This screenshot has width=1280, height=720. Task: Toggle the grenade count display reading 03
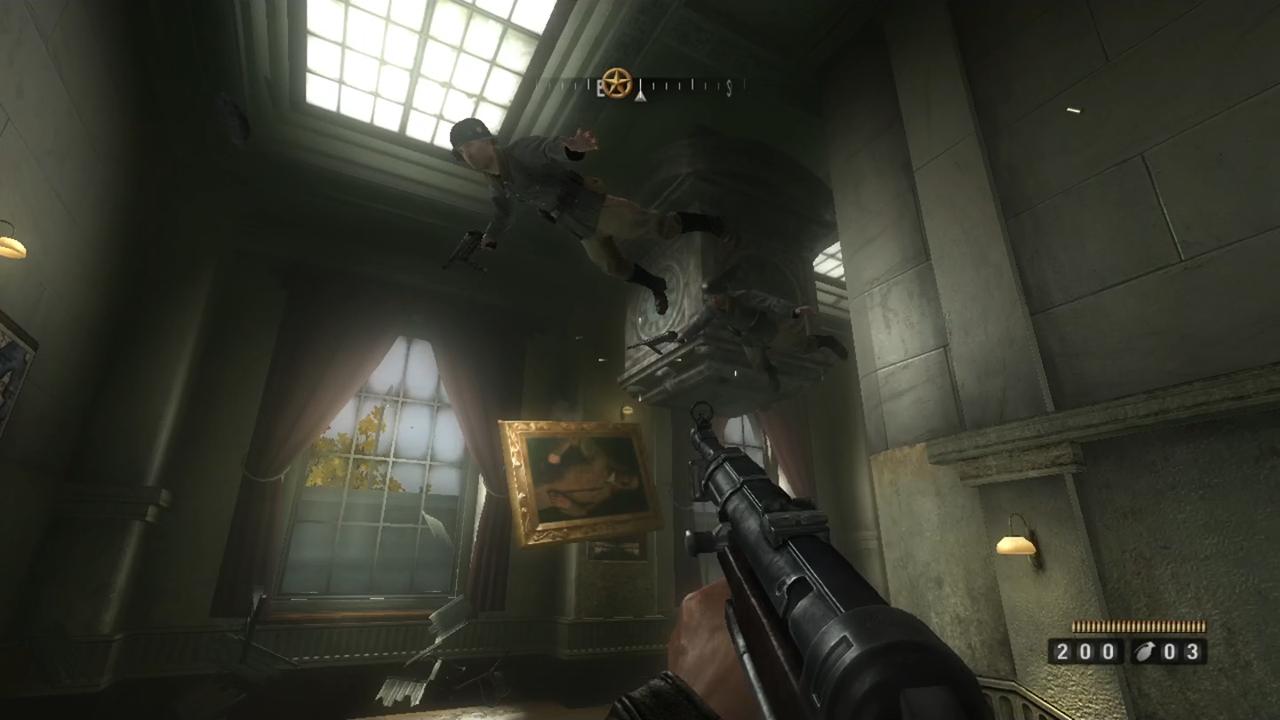[1182, 650]
